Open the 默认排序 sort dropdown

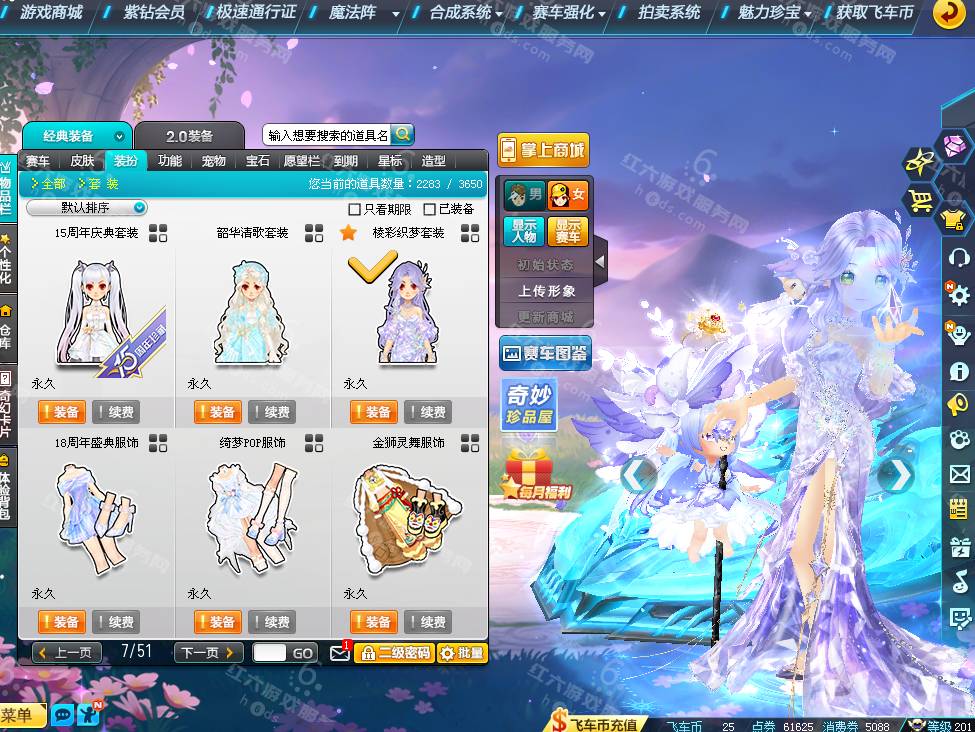(87, 208)
